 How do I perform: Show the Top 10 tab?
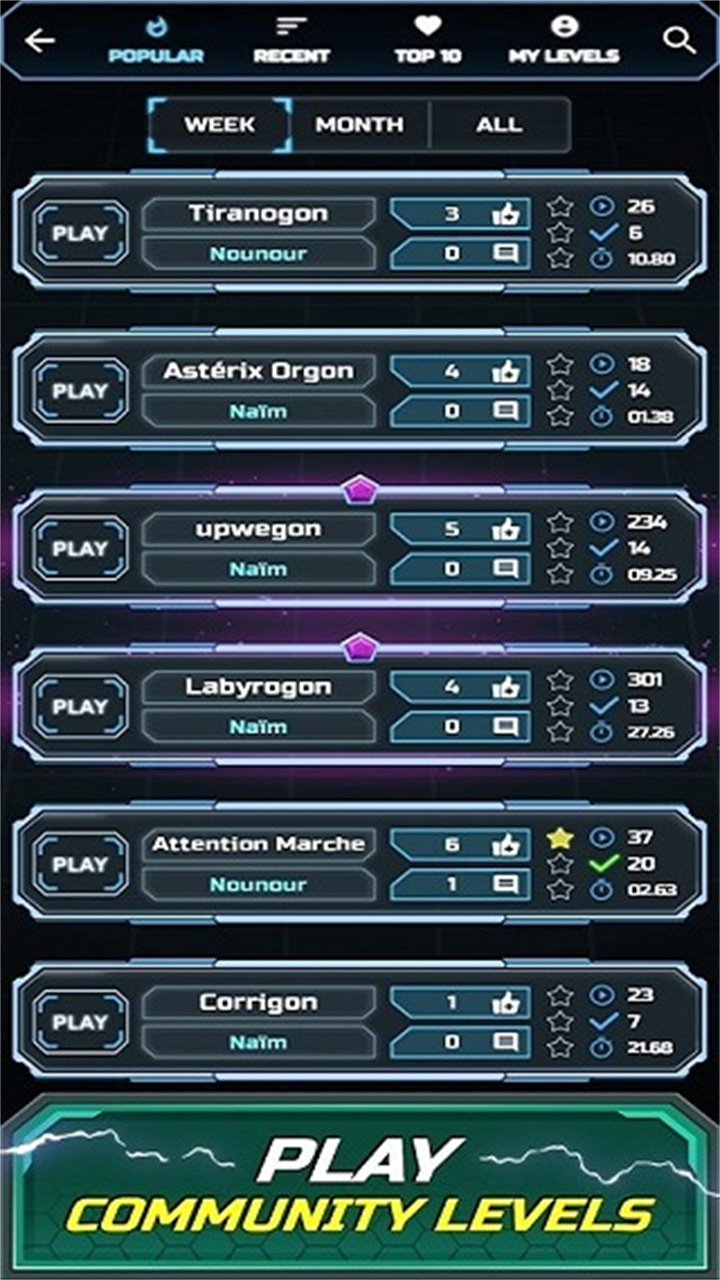(428, 41)
